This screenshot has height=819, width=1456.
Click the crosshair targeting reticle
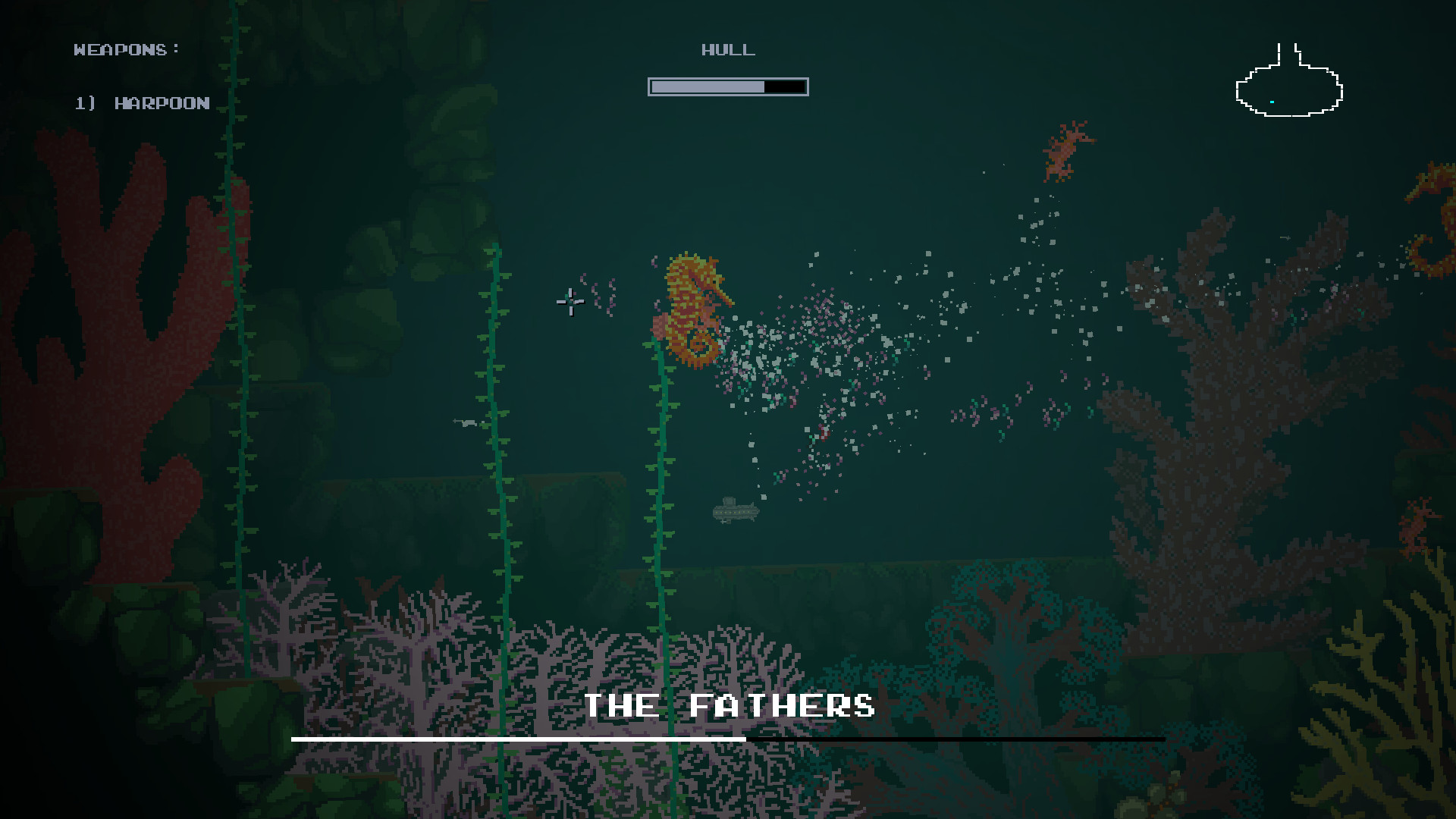(x=569, y=302)
